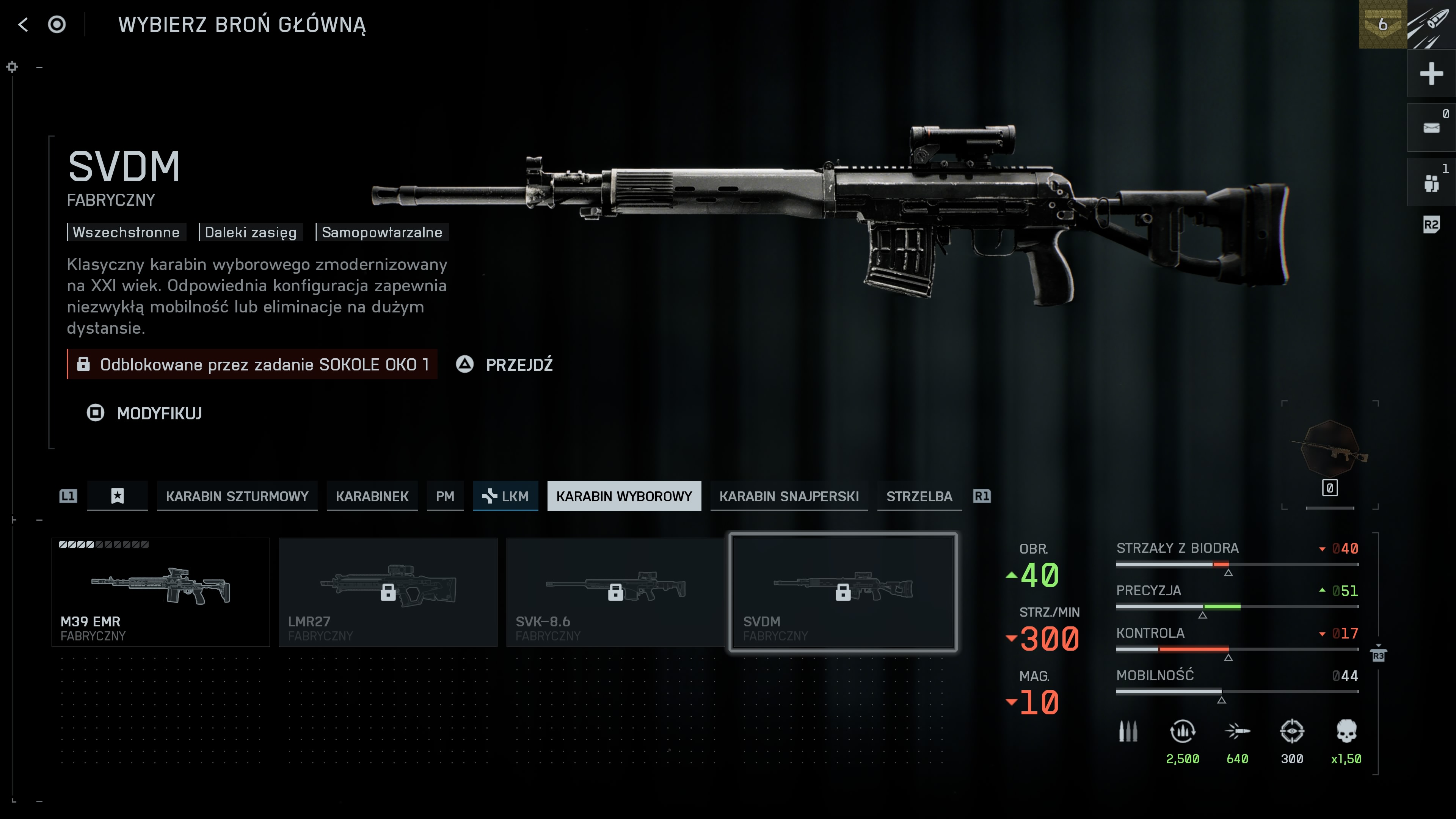This screenshot has height=819, width=1456.
Task: Select the locked SVDM weapon tile
Action: pos(843,591)
